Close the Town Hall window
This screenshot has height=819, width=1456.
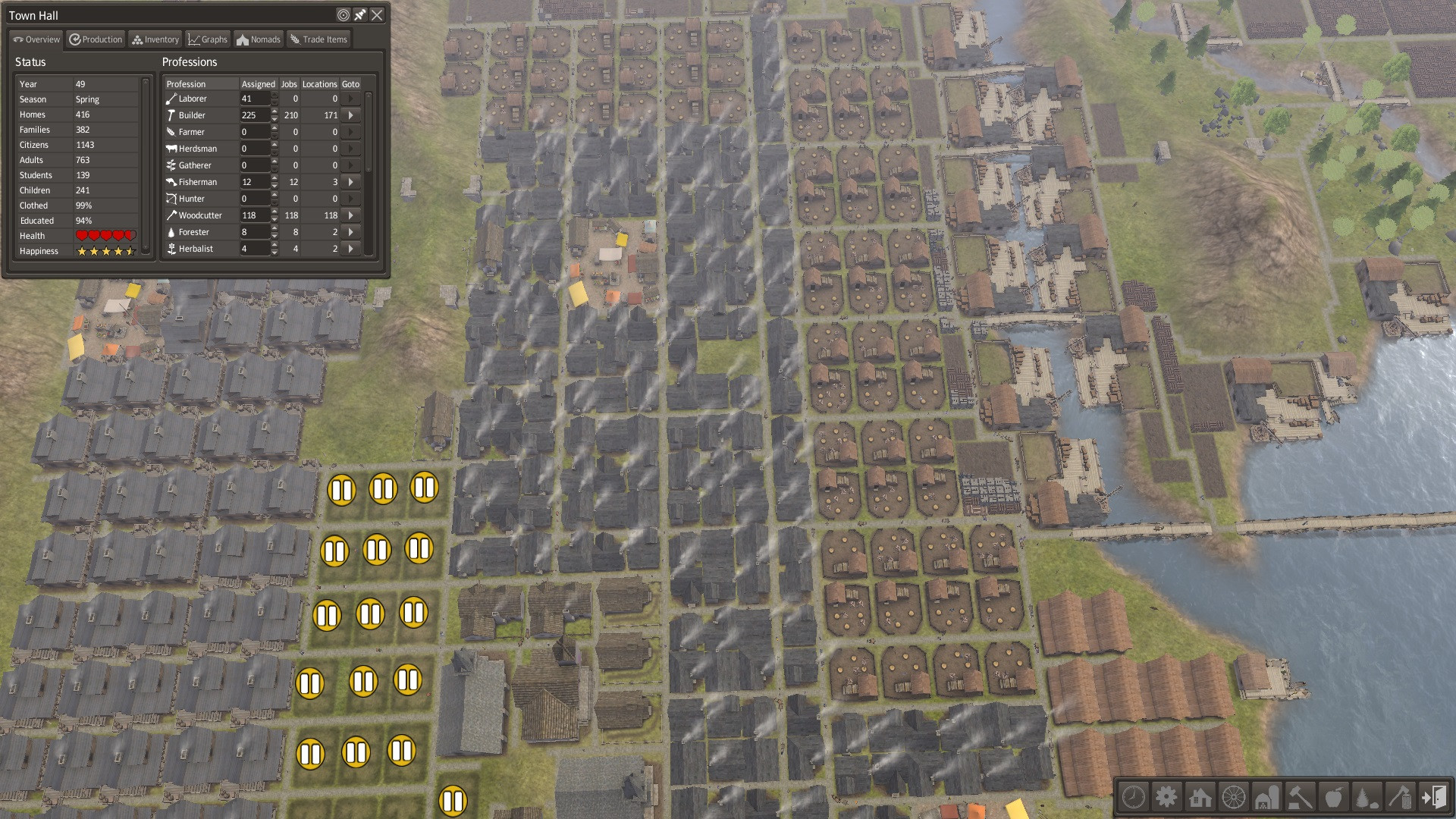tap(377, 14)
